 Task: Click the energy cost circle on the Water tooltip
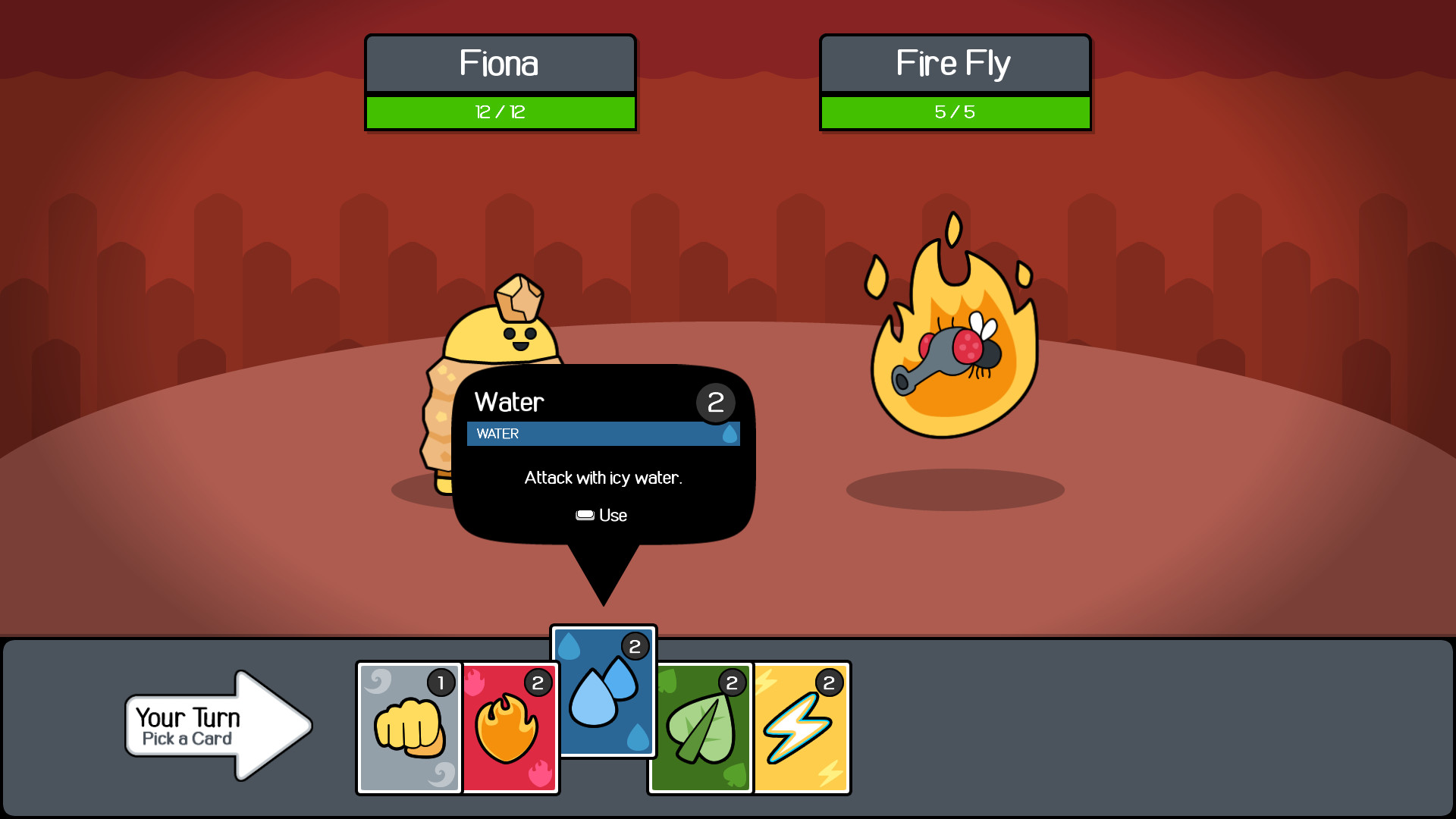click(x=715, y=403)
